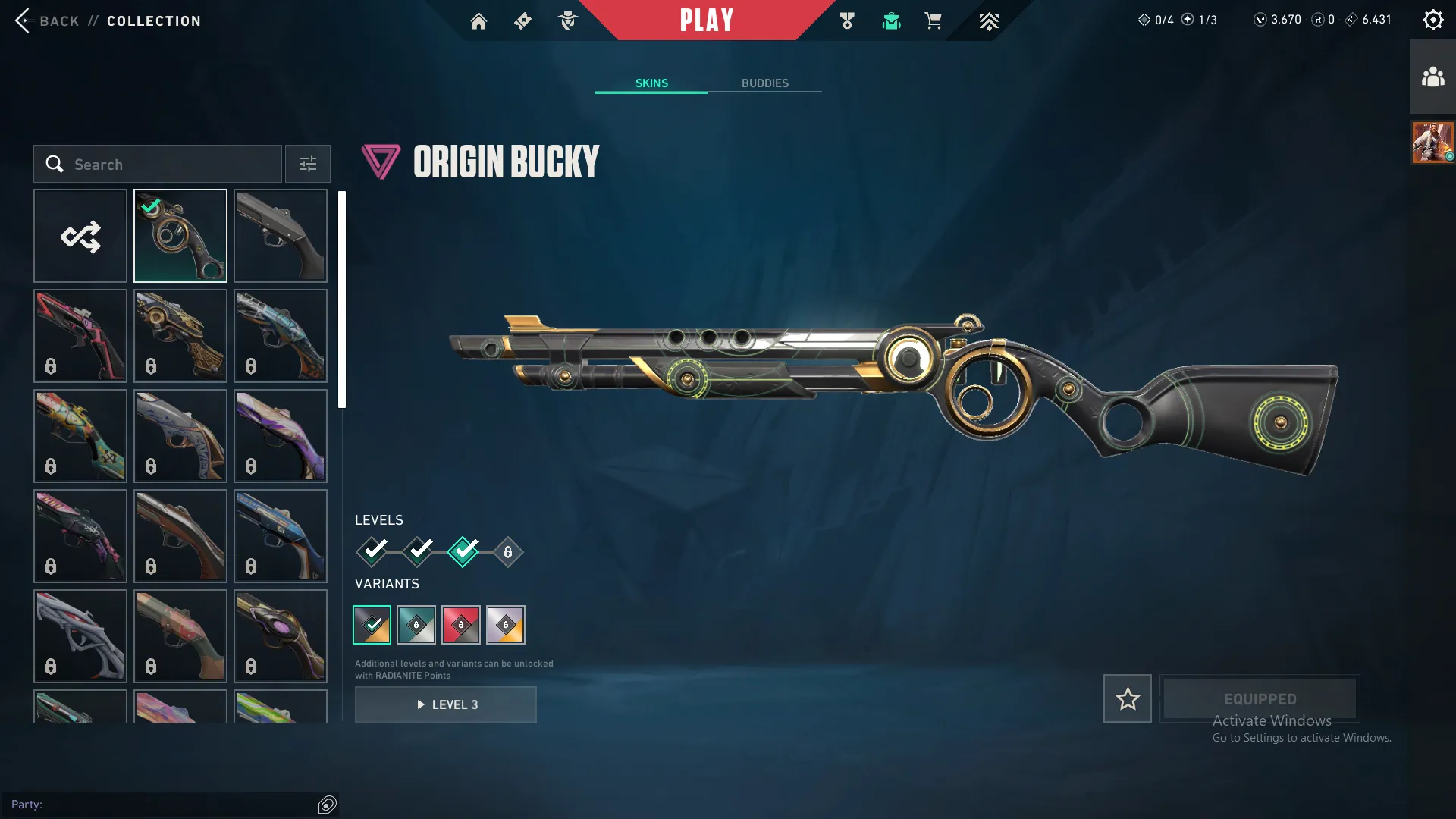Switch to the BUDDIES tab
This screenshot has width=1456, height=819.
(x=766, y=83)
